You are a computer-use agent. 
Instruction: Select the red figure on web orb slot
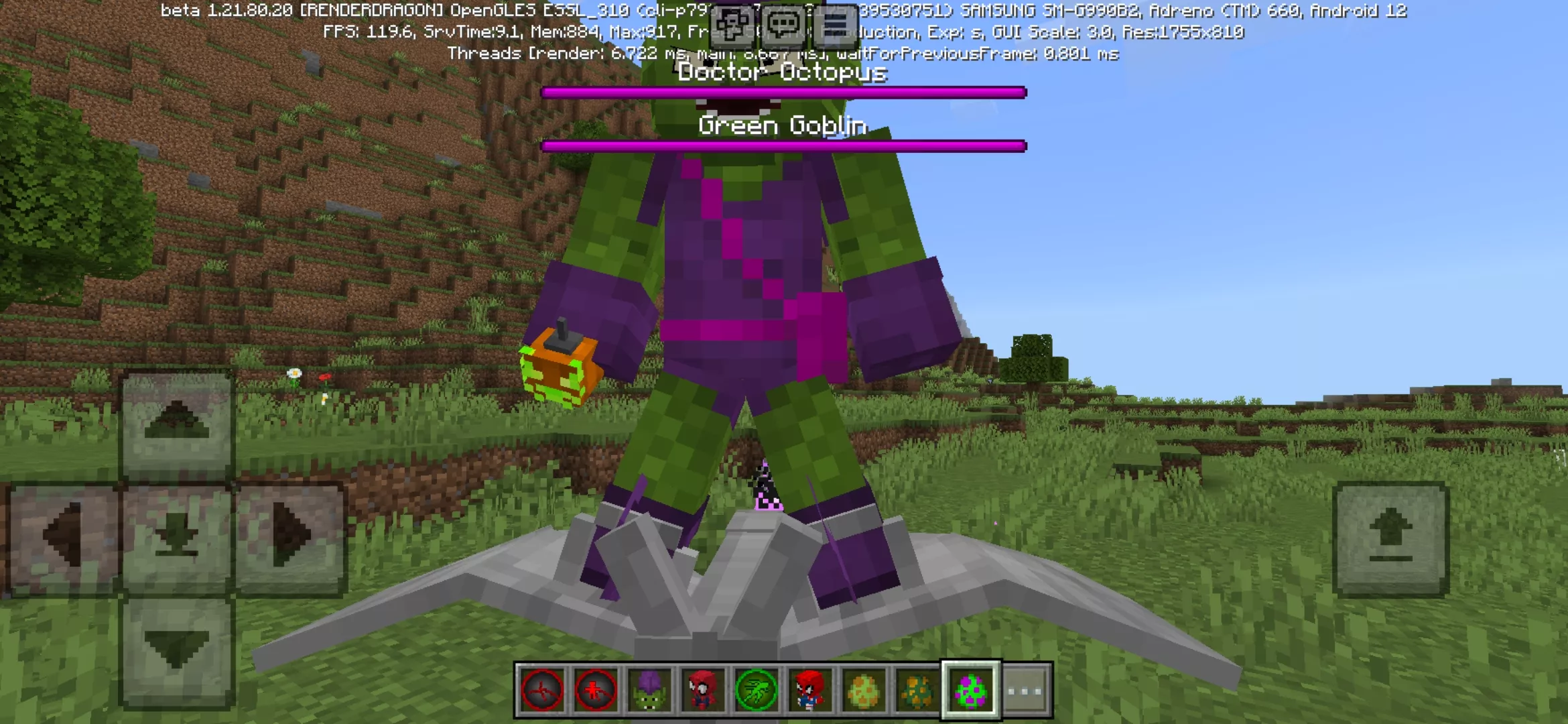pos(596,690)
